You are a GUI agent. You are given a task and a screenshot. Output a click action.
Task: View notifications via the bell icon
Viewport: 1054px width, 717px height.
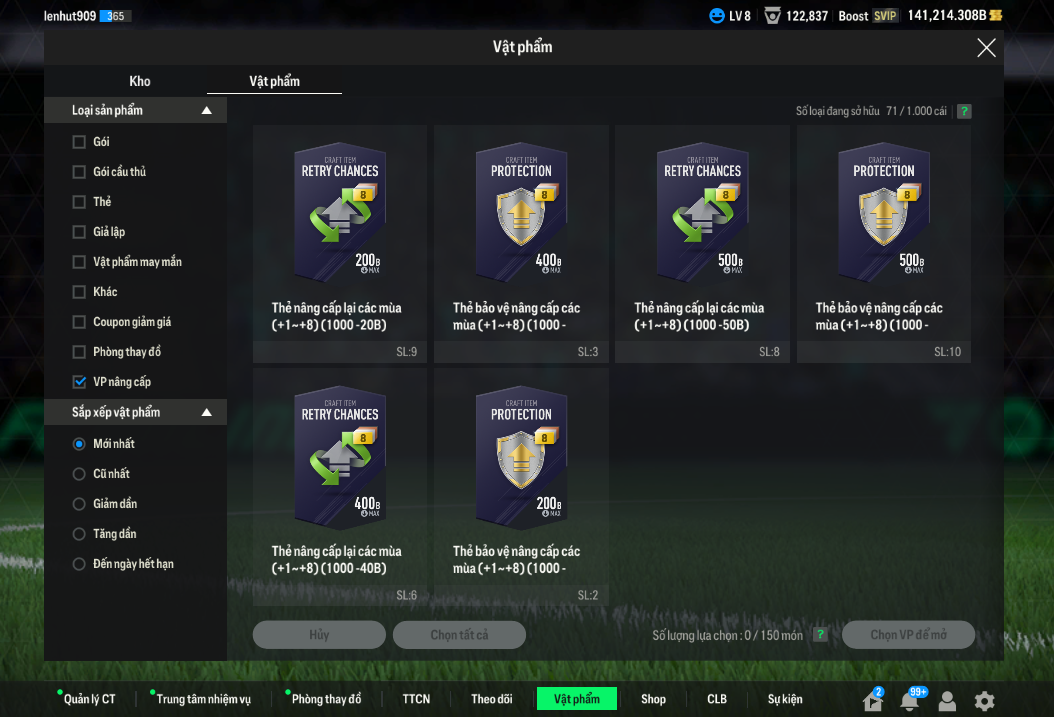(x=909, y=701)
